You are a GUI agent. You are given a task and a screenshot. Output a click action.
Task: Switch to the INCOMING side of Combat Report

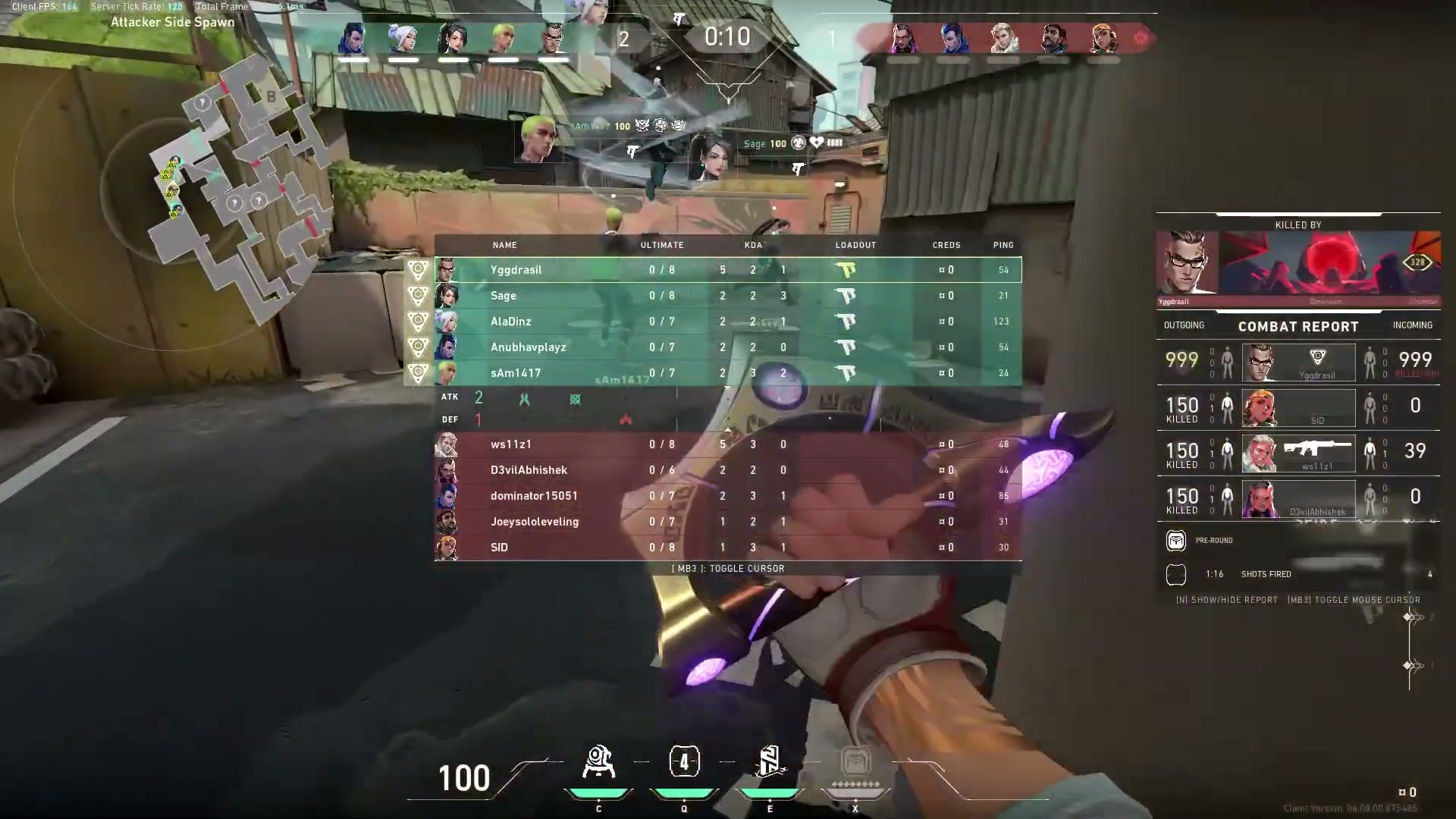[x=1413, y=325]
